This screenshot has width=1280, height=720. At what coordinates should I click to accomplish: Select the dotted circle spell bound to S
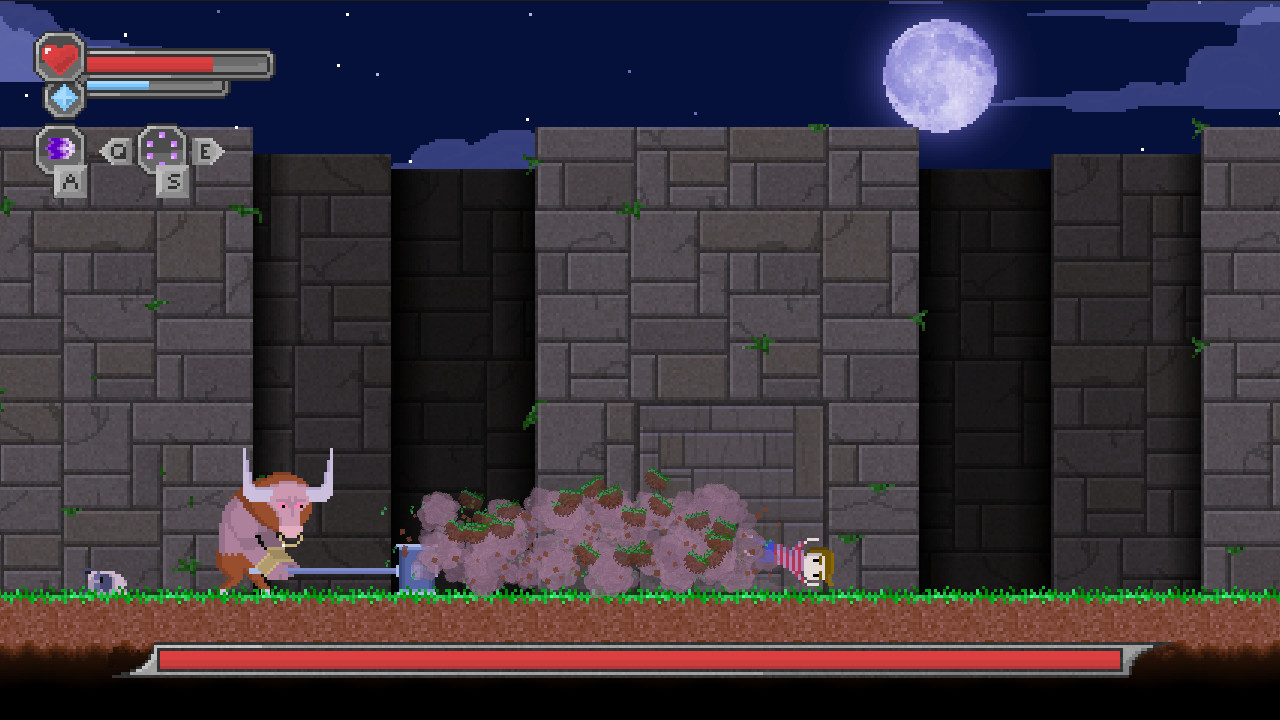pyautogui.click(x=163, y=150)
